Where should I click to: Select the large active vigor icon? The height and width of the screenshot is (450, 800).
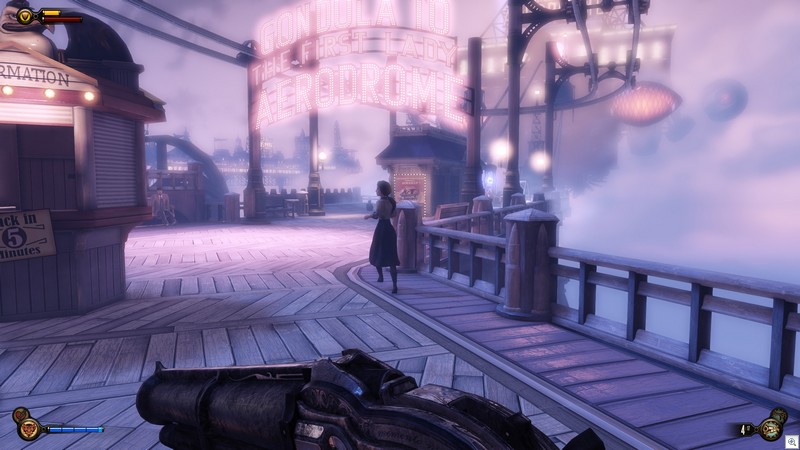[29, 429]
